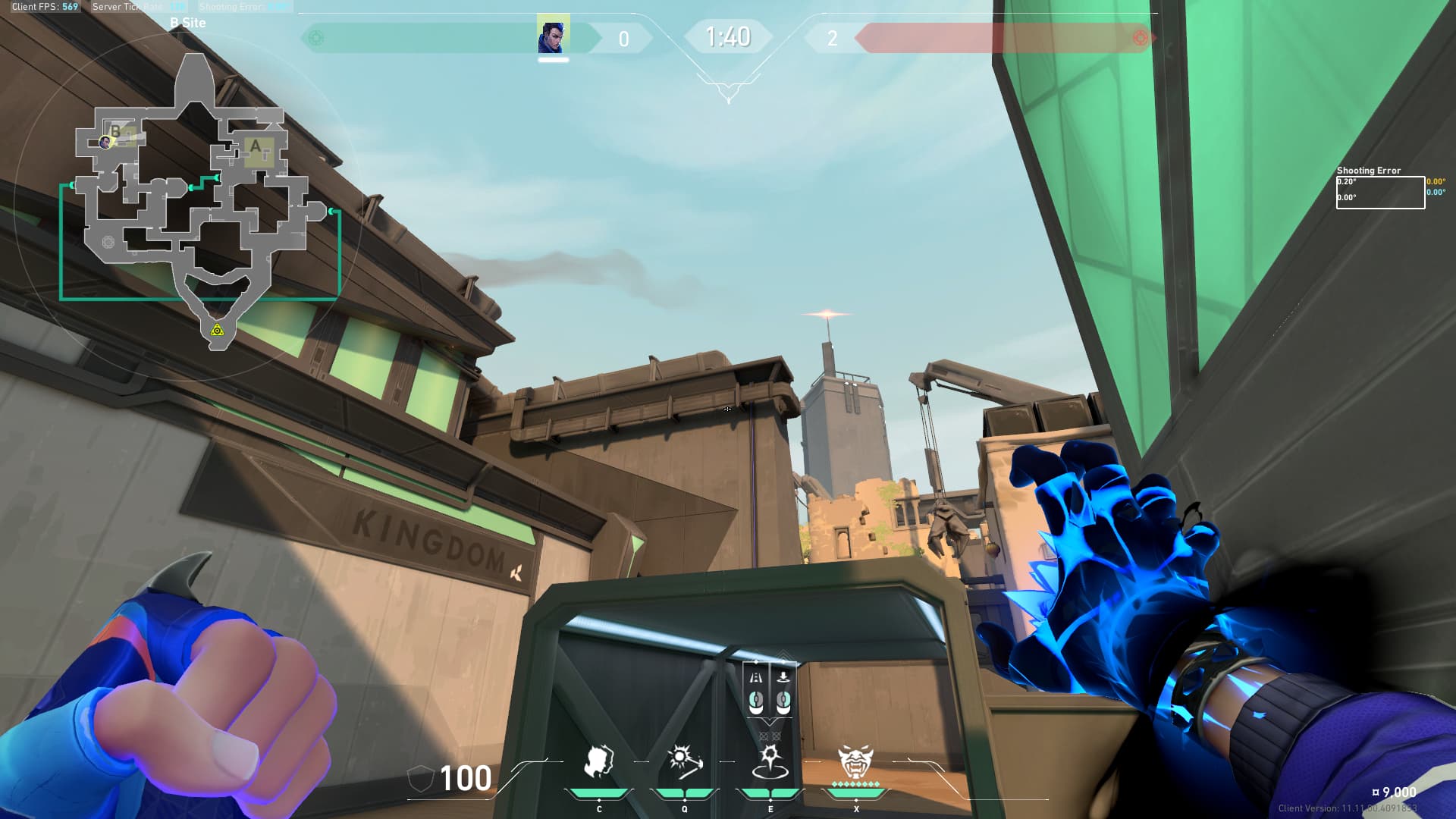Use the Gatecrash teleport ability icon
This screenshot has width=1456, height=819.
pos(770,761)
